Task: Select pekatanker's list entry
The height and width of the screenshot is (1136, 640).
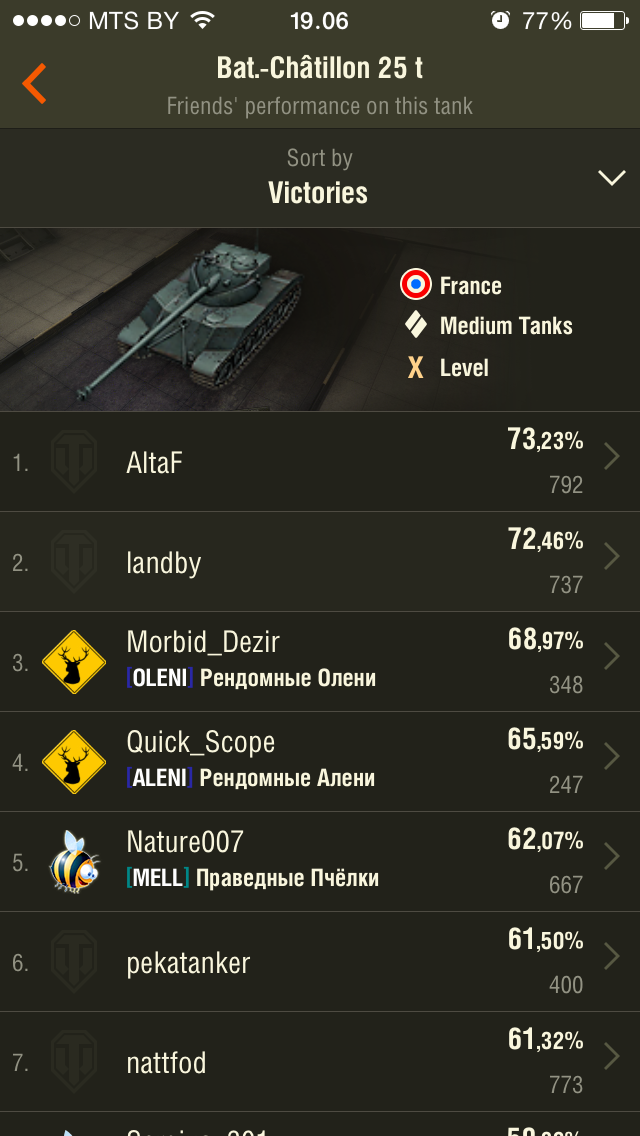Action: tap(320, 962)
